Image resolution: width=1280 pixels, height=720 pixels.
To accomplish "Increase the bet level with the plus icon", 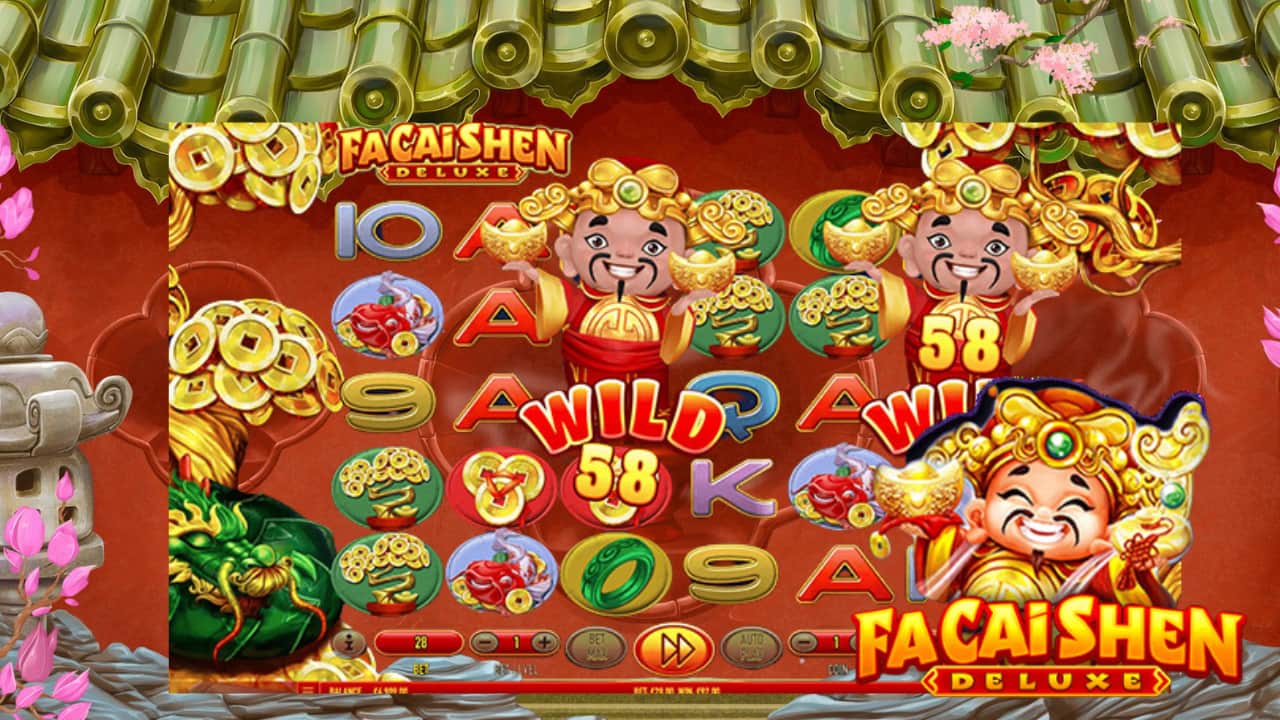I will [x=543, y=642].
